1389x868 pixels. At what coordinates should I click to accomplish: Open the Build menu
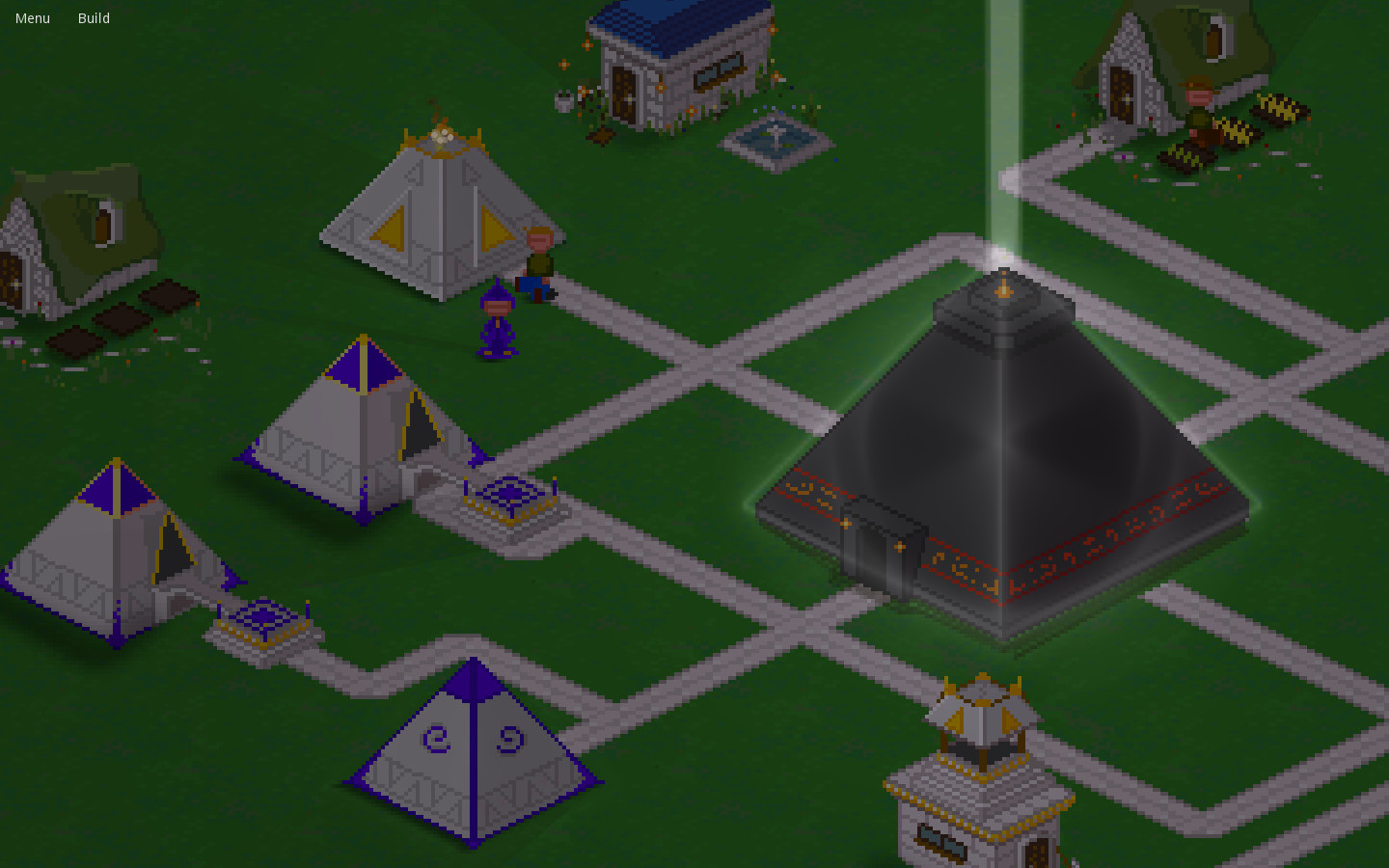[x=94, y=17]
